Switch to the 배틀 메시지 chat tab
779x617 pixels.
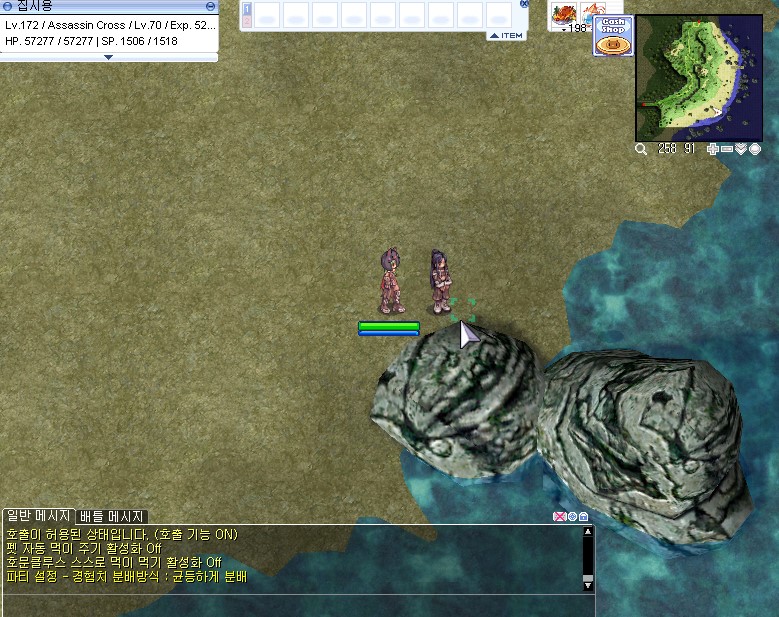point(112,516)
